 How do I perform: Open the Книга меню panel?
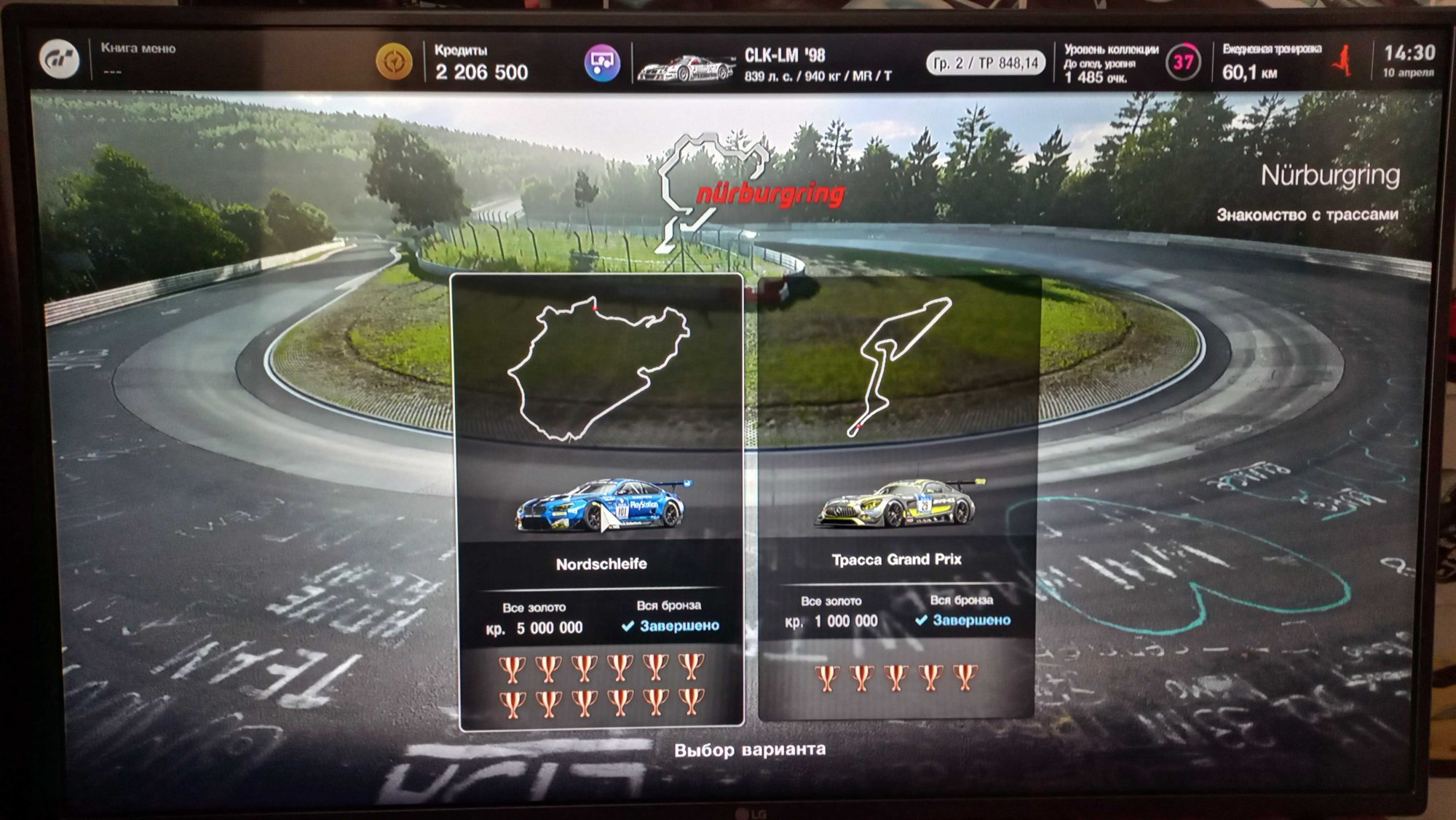pyautogui.click(x=138, y=58)
